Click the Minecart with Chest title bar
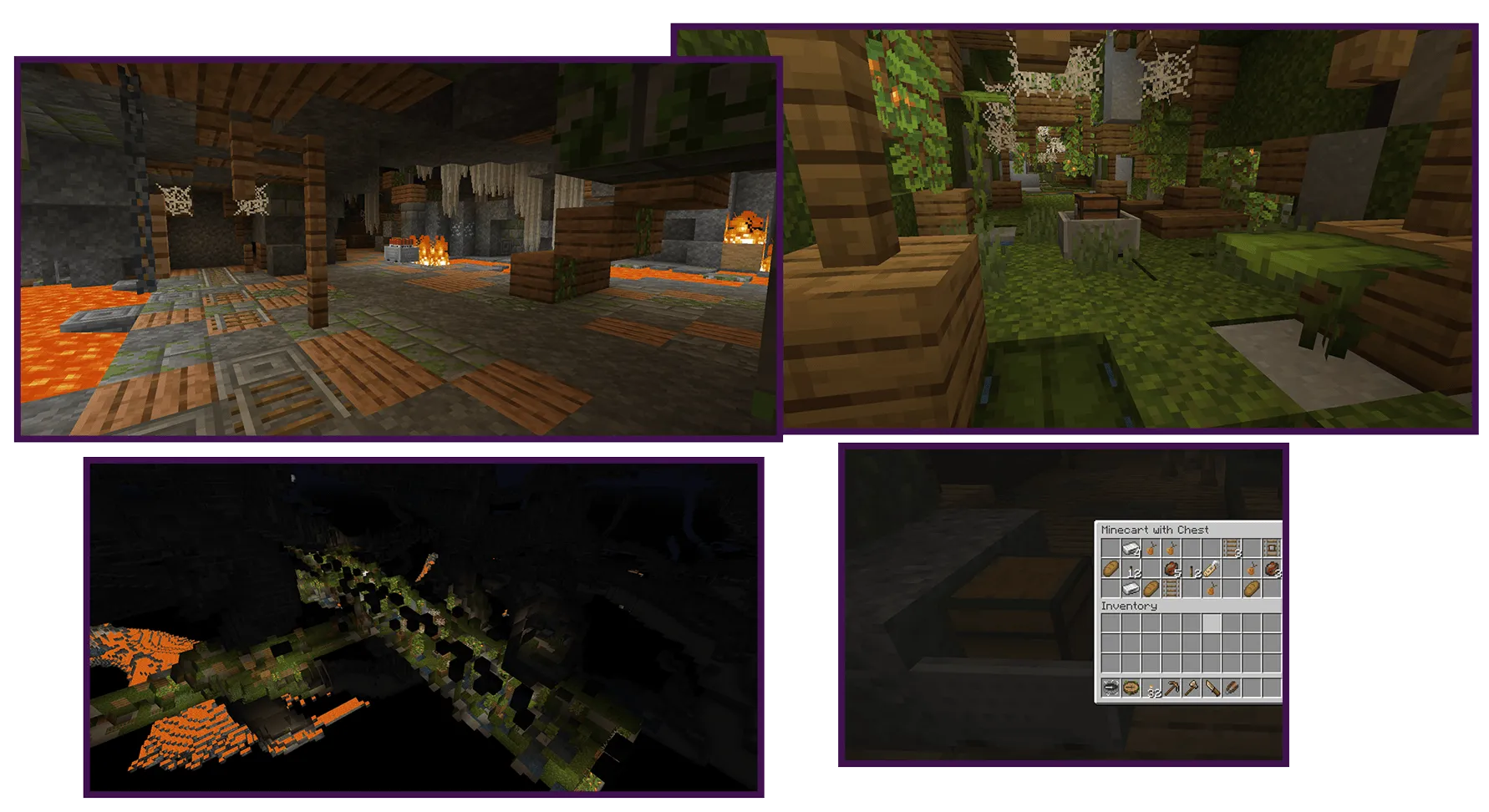 point(1156,530)
